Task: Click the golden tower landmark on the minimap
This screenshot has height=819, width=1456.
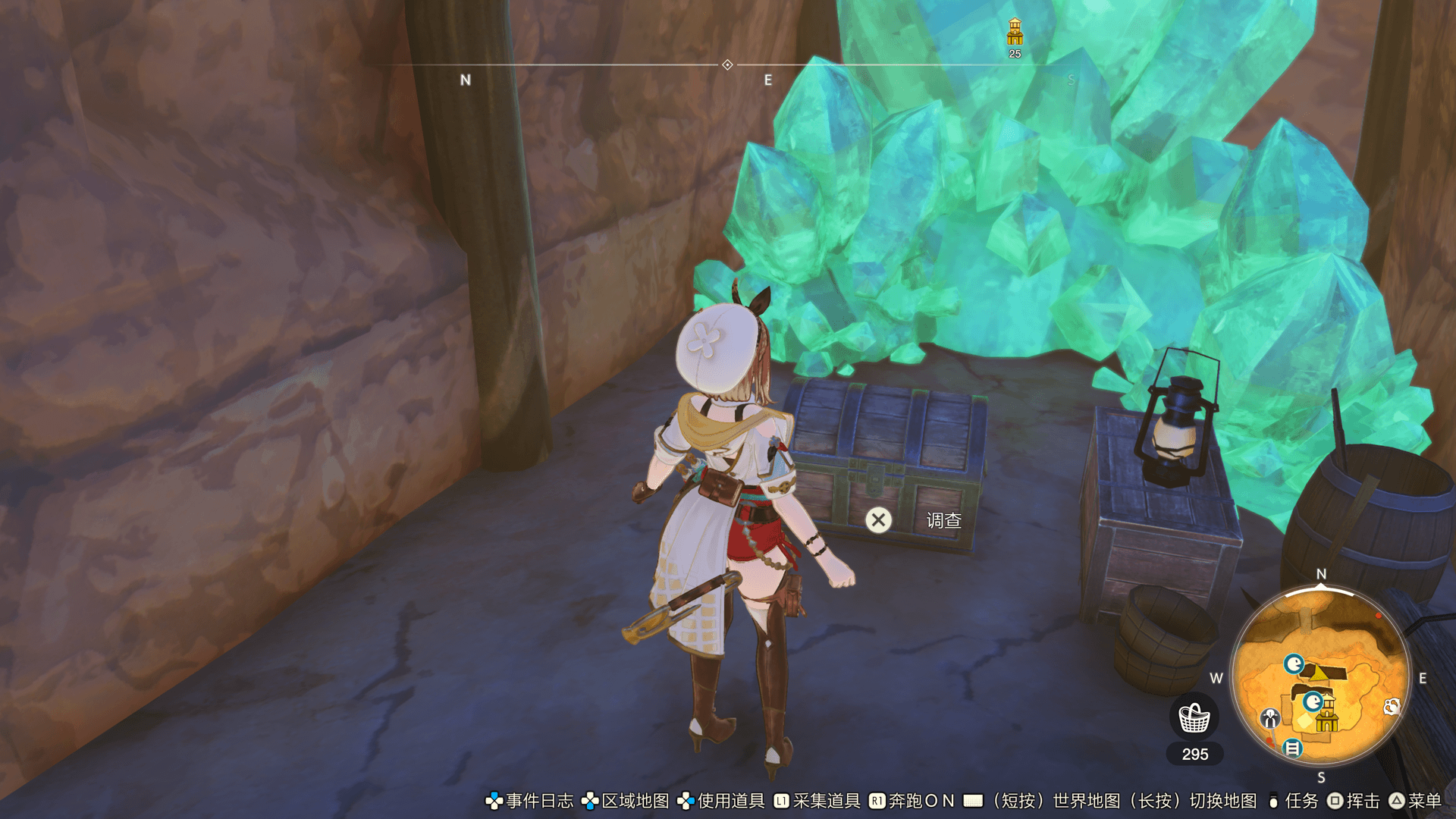Action: [1327, 715]
